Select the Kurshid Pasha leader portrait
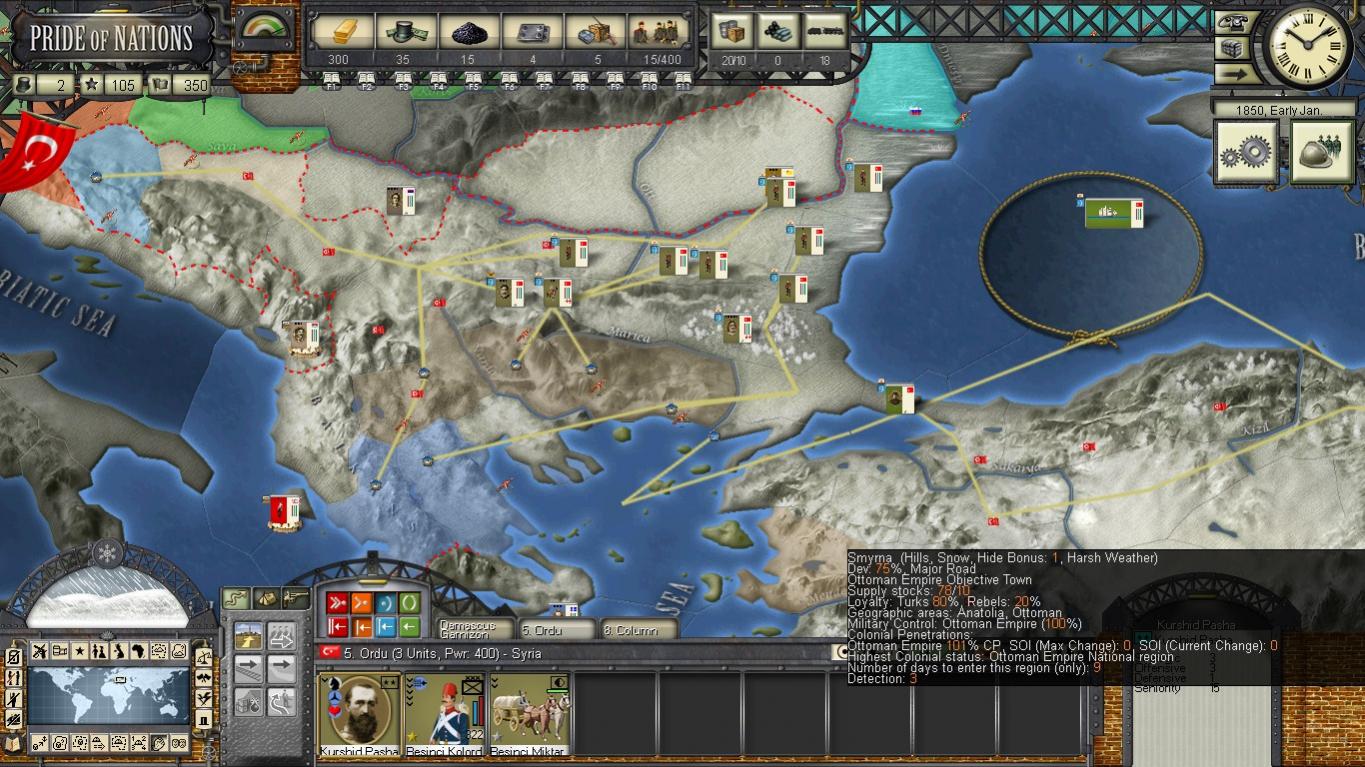The image size is (1365, 767). pyautogui.click(x=359, y=713)
